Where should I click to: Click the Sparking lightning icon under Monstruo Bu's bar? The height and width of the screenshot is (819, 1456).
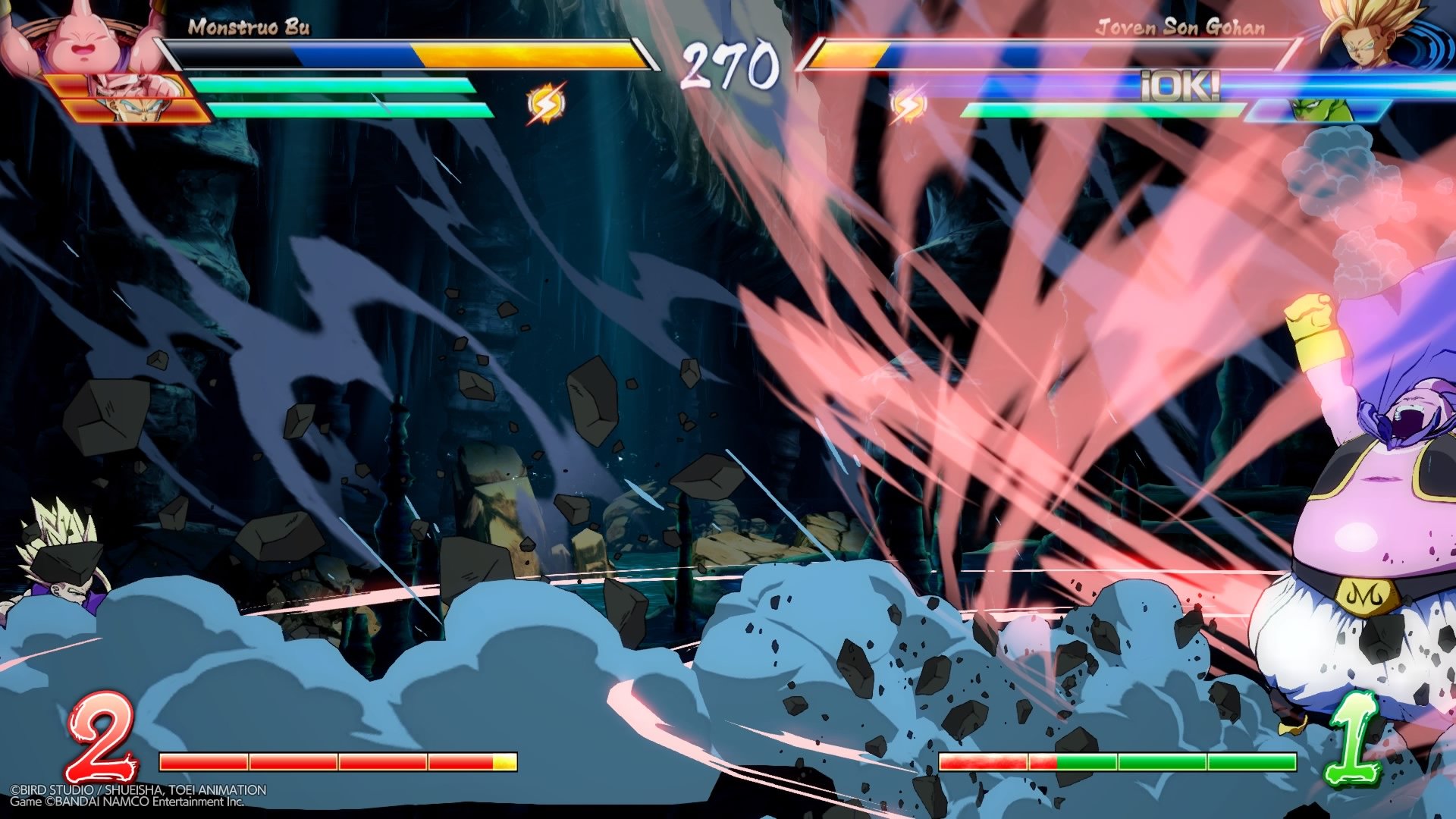tap(544, 105)
